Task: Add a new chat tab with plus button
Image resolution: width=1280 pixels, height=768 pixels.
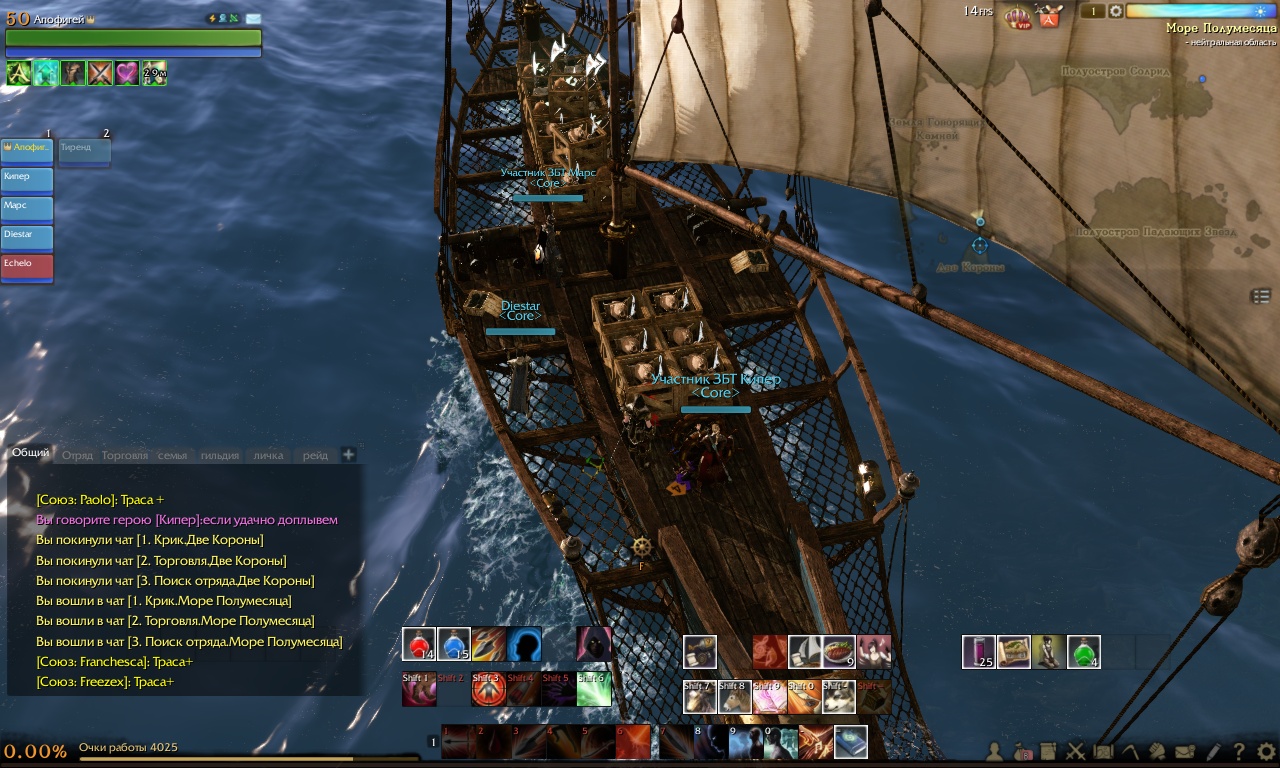Action: [349, 455]
